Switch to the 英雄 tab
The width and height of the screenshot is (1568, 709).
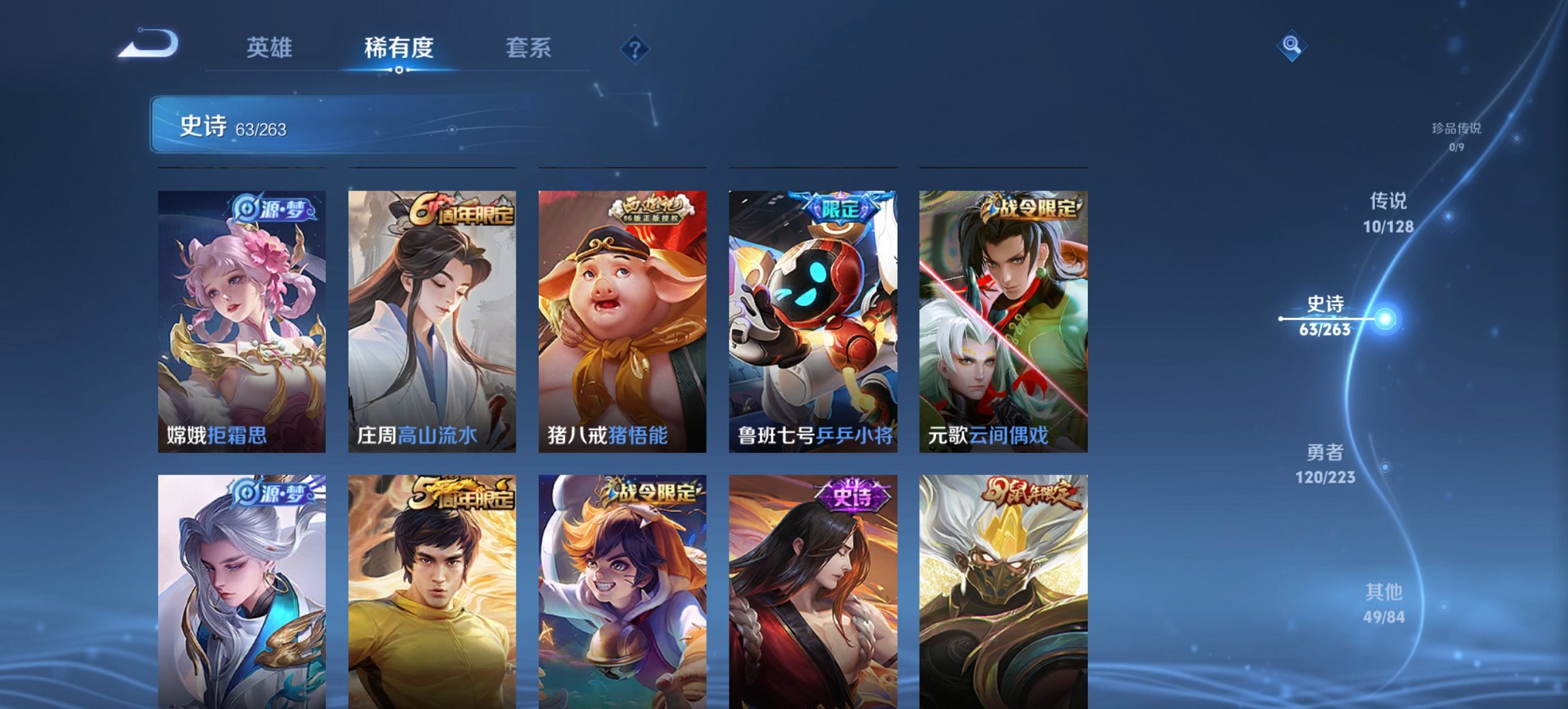coord(271,48)
